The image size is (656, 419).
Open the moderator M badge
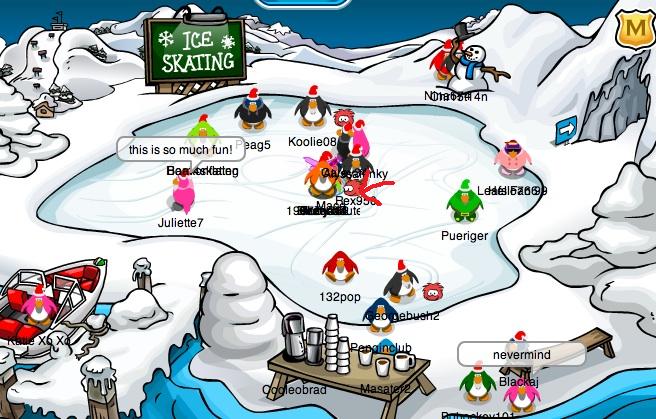pos(632,29)
